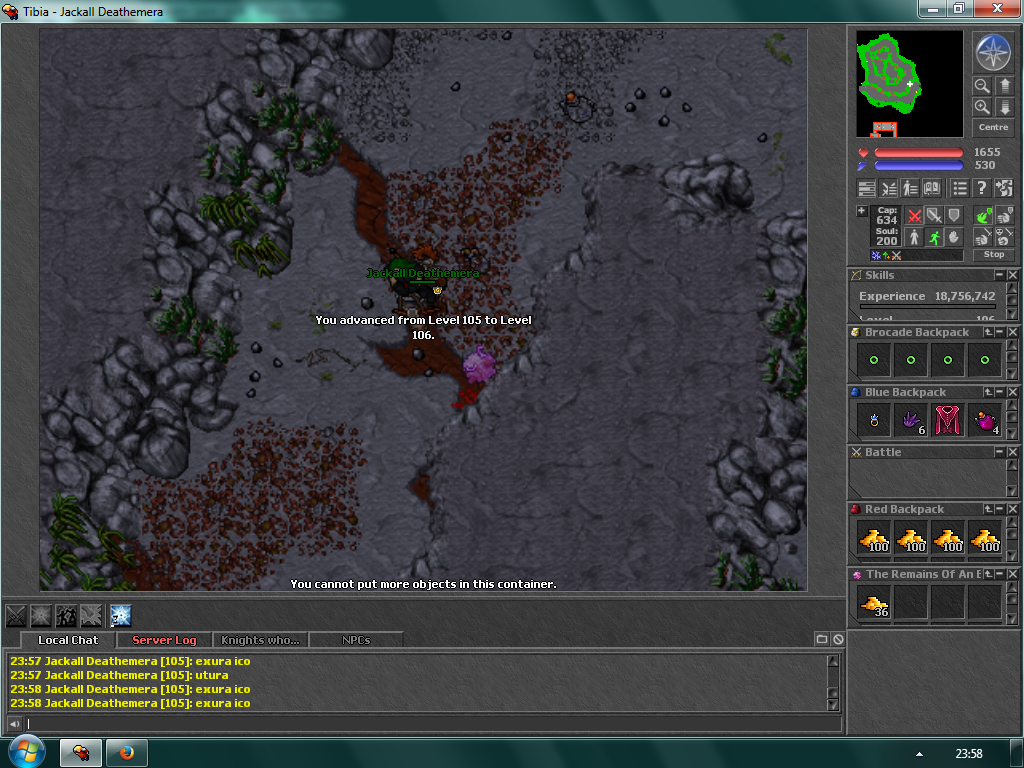The image size is (1024, 768).
Task: Toggle the green running chase mode button
Action: (934, 238)
